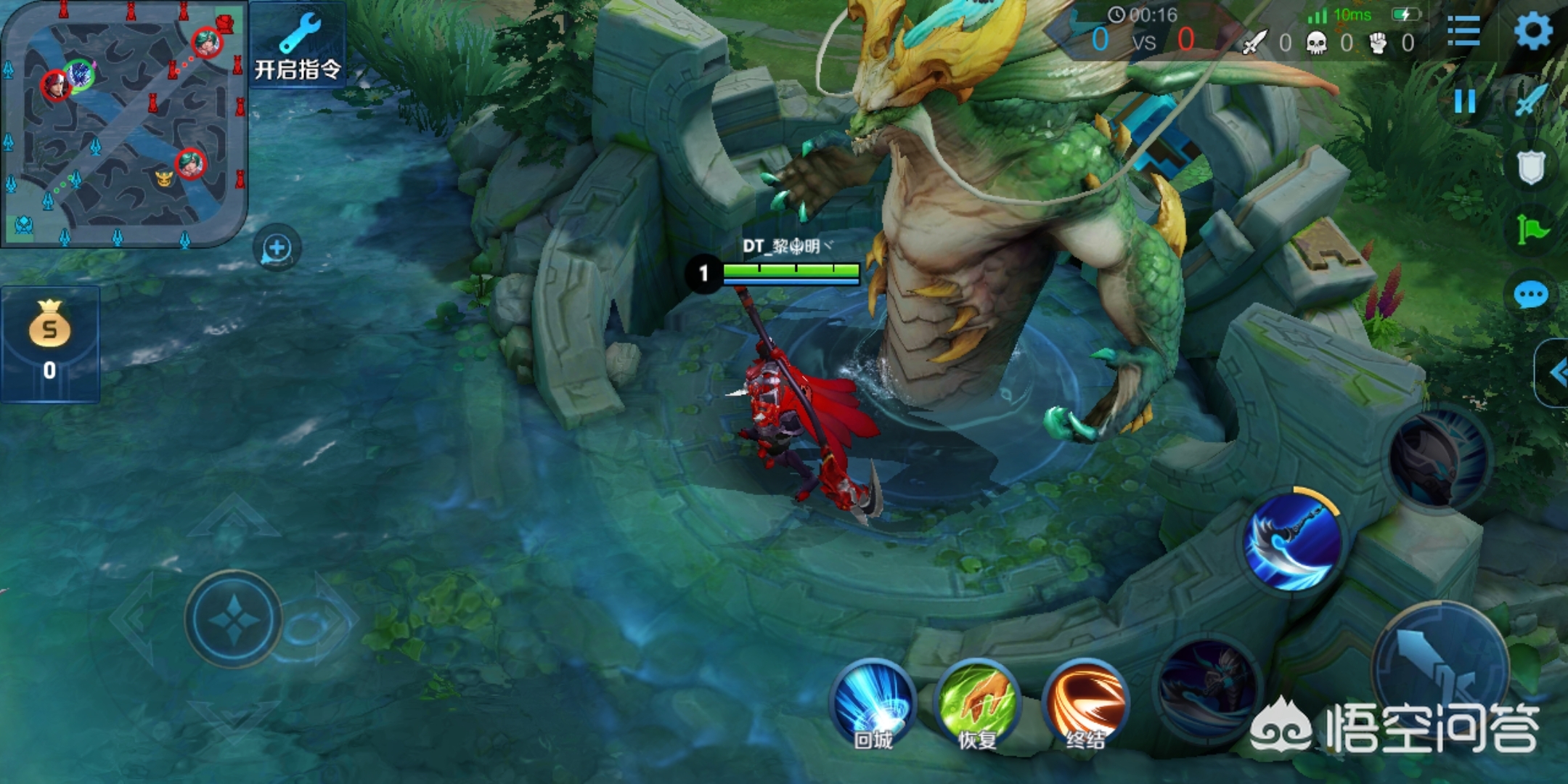The height and width of the screenshot is (784, 1568).
Task: Open the chat speech bubble
Action: pyautogui.click(x=1531, y=295)
